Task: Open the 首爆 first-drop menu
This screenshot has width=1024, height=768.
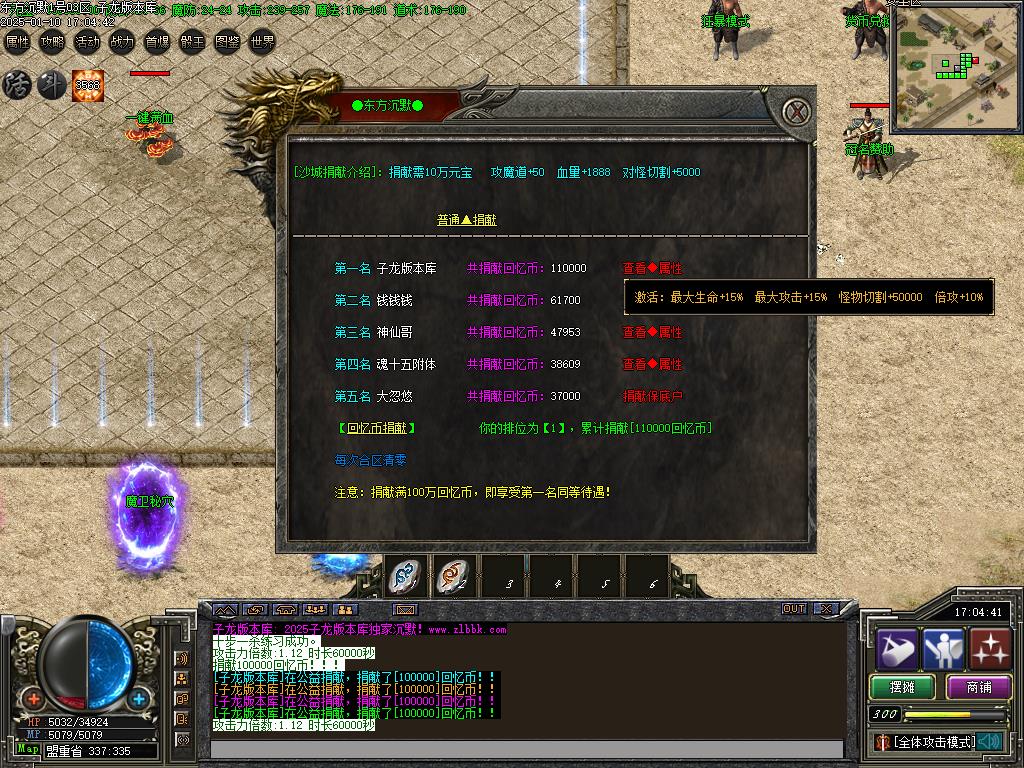Action: click(157, 42)
